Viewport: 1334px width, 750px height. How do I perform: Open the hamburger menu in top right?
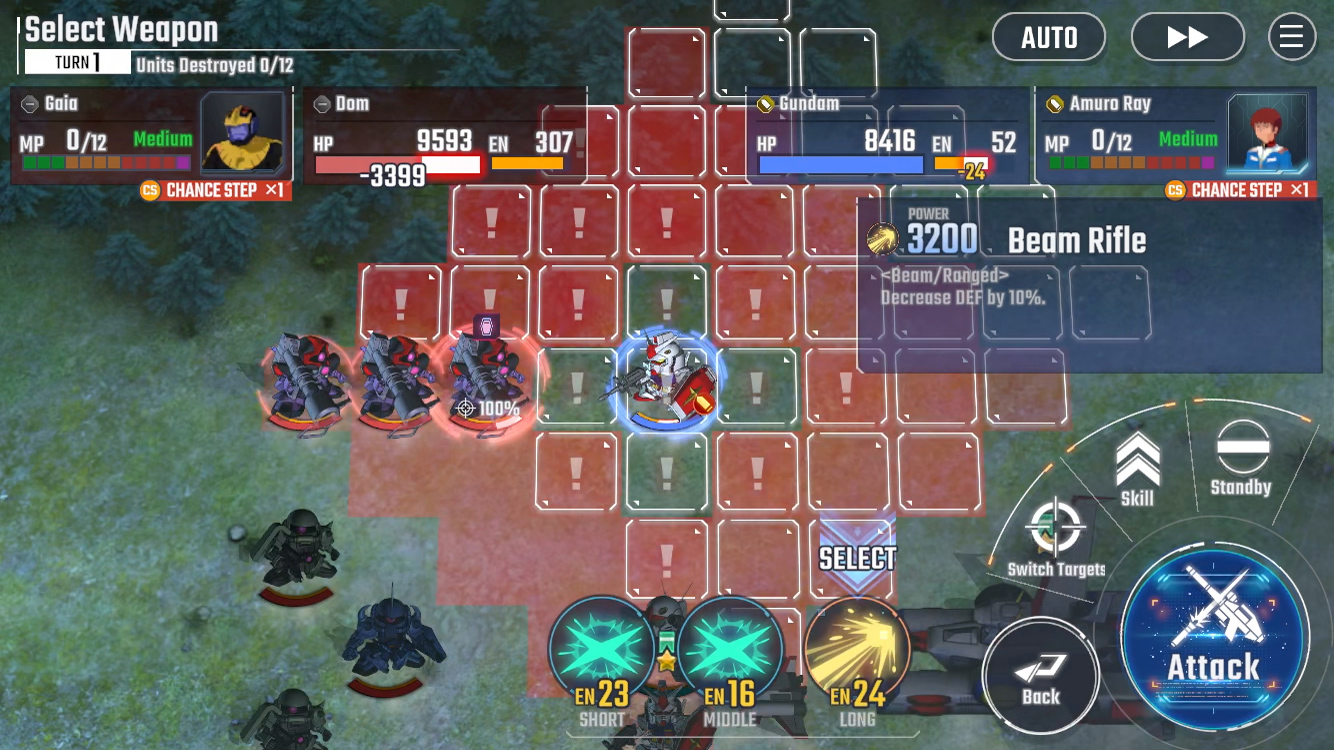[x=1292, y=37]
